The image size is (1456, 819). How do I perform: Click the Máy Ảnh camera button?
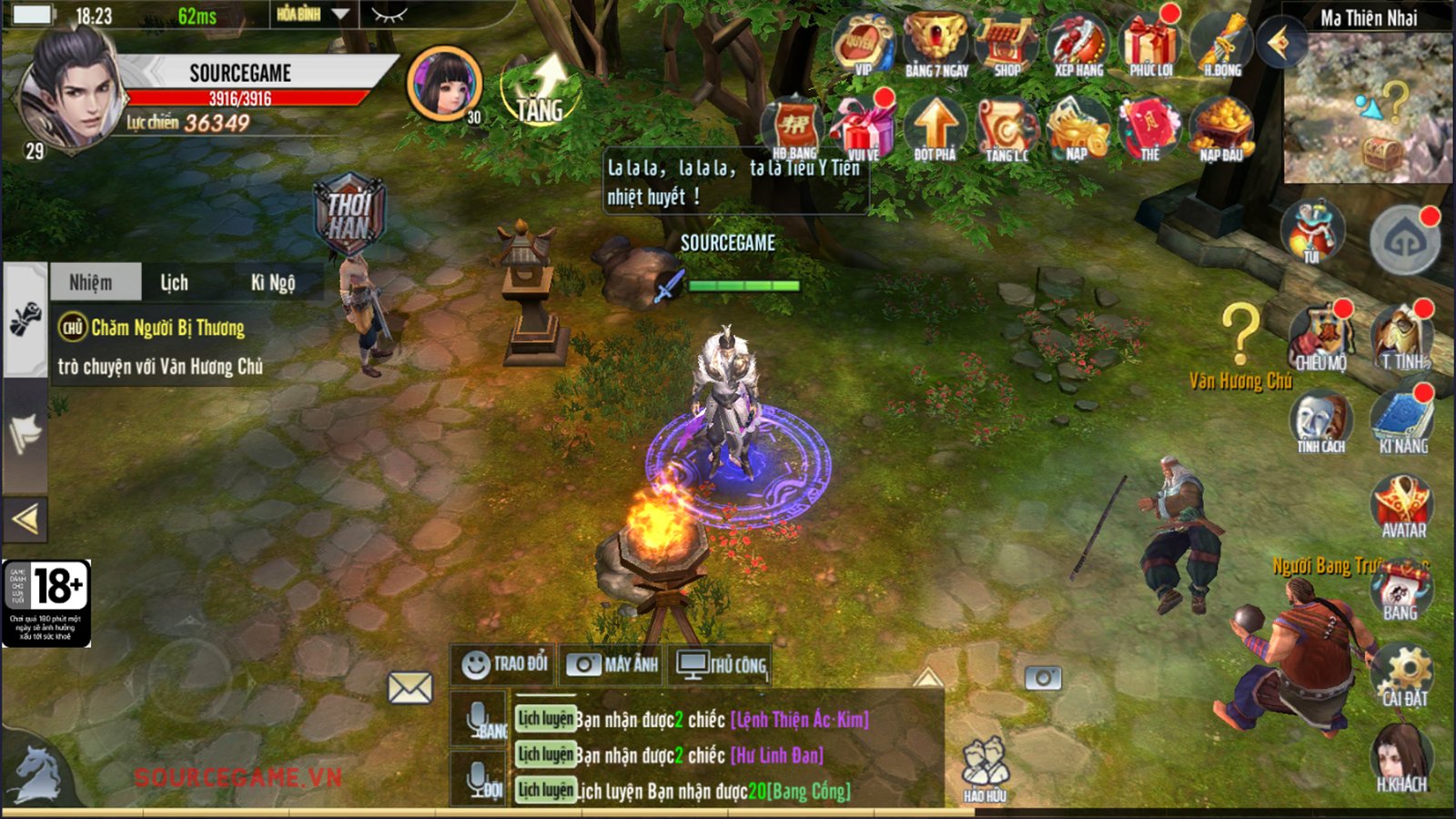[612, 665]
